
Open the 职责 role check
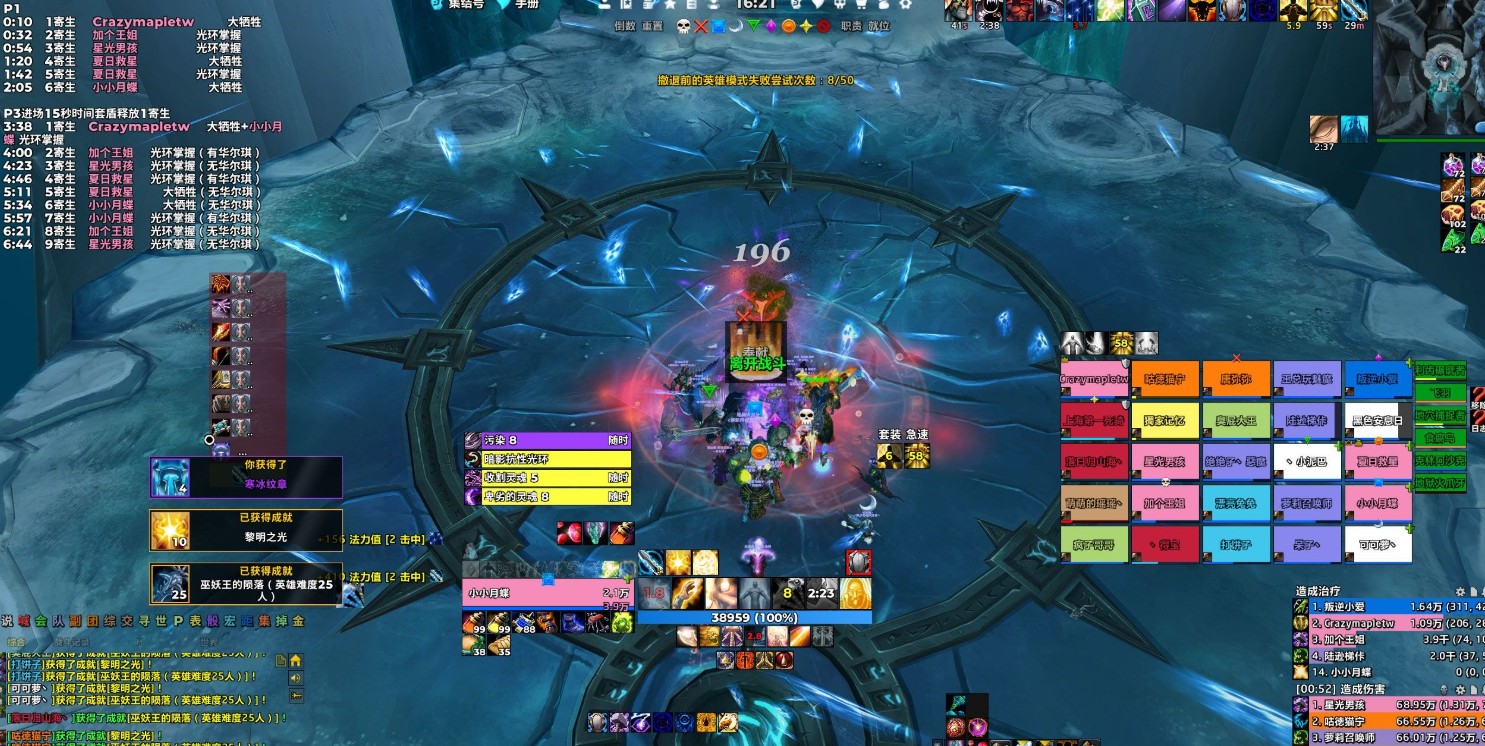pyautogui.click(x=852, y=26)
